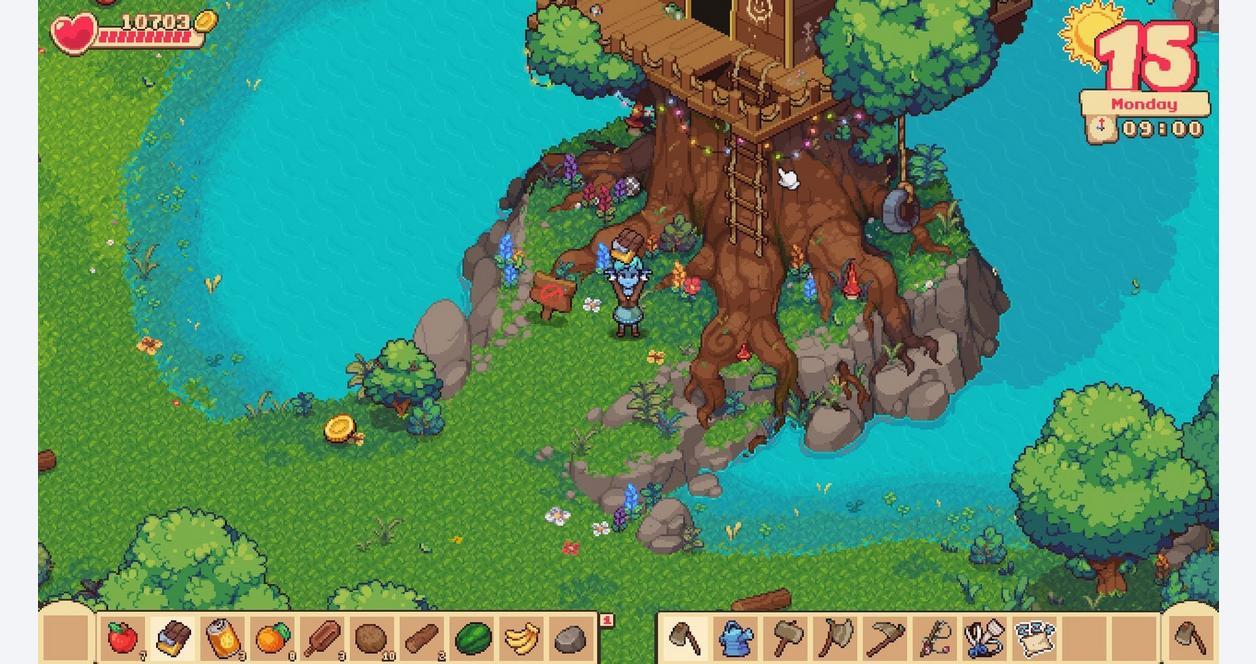This screenshot has height=664, width=1256.
Task: Select the axe in the toolbar
Action: coord(836,638)
